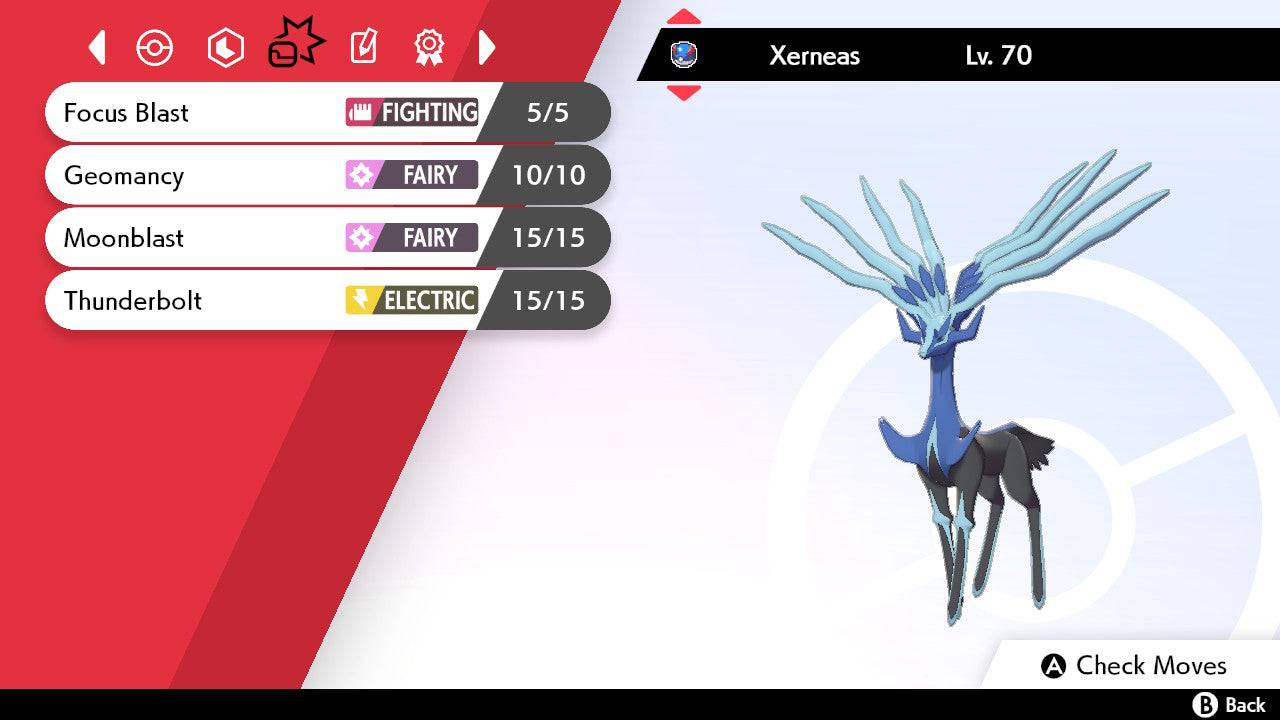Advance to the next summary page arrow

click(487, 47)
